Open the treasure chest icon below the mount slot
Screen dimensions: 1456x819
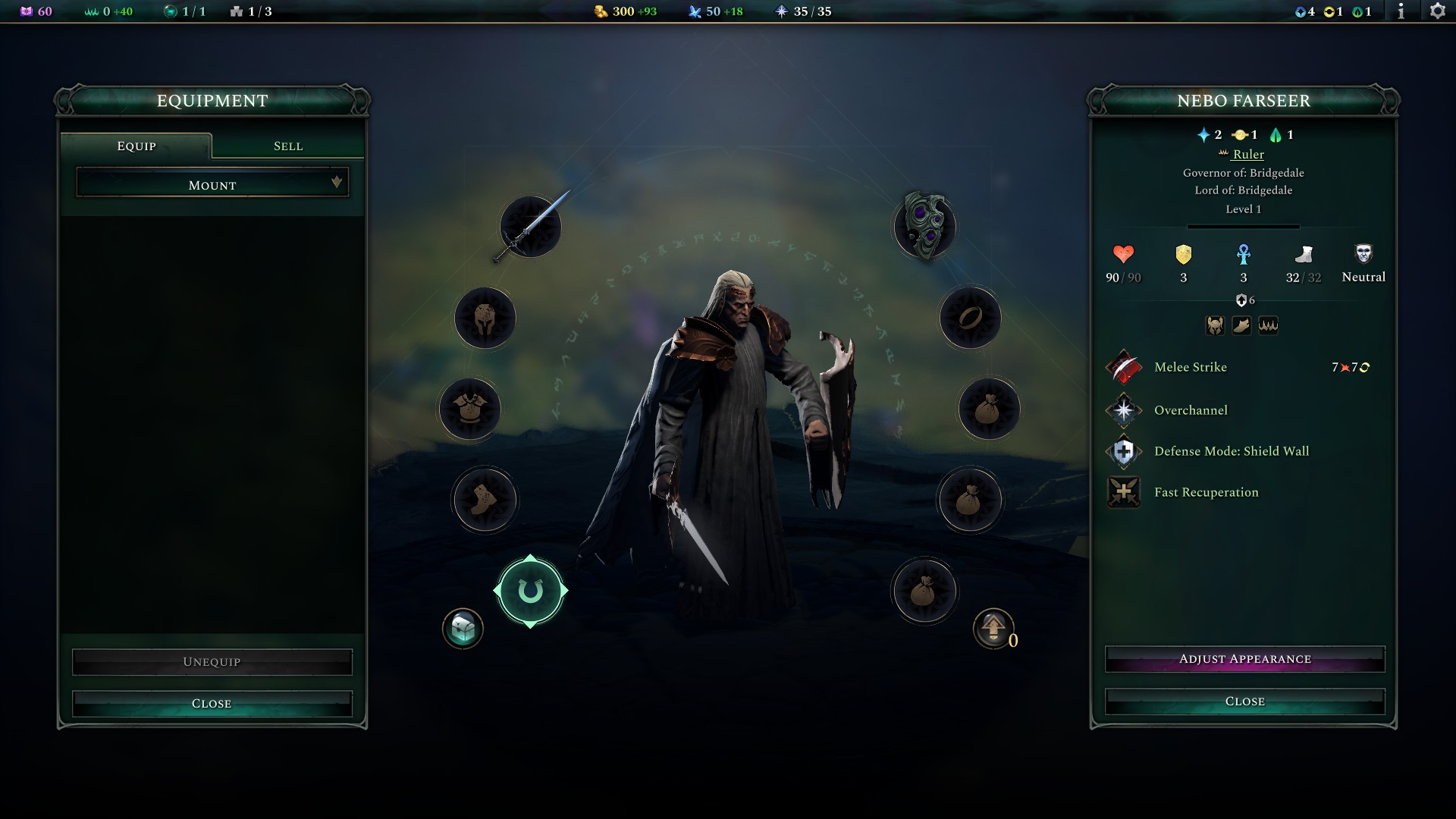[463, 627]
